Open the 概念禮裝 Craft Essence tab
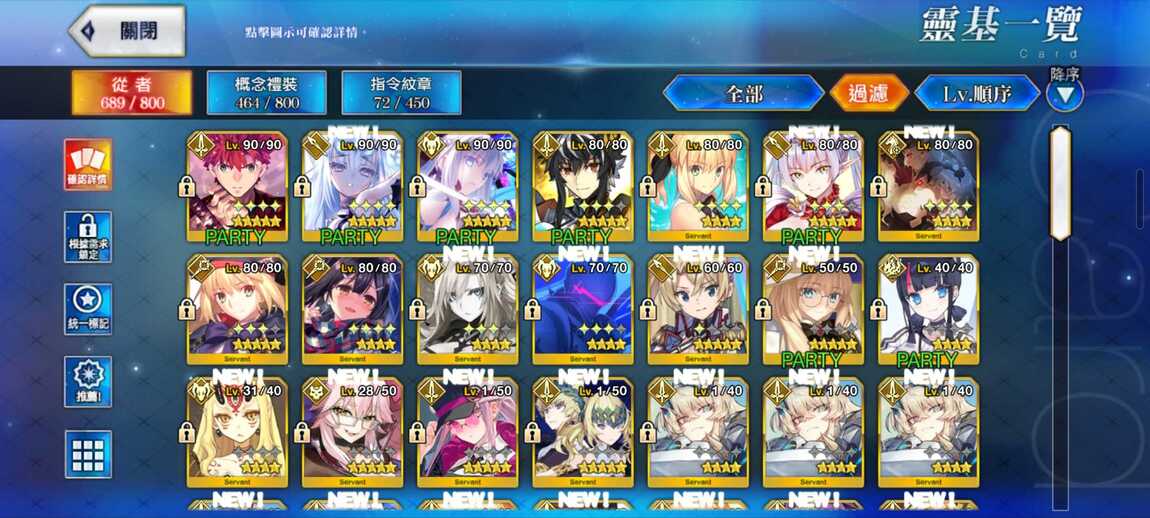Image resolution: width=1150 pixels, height=518 pixels. tap(266, 92)
